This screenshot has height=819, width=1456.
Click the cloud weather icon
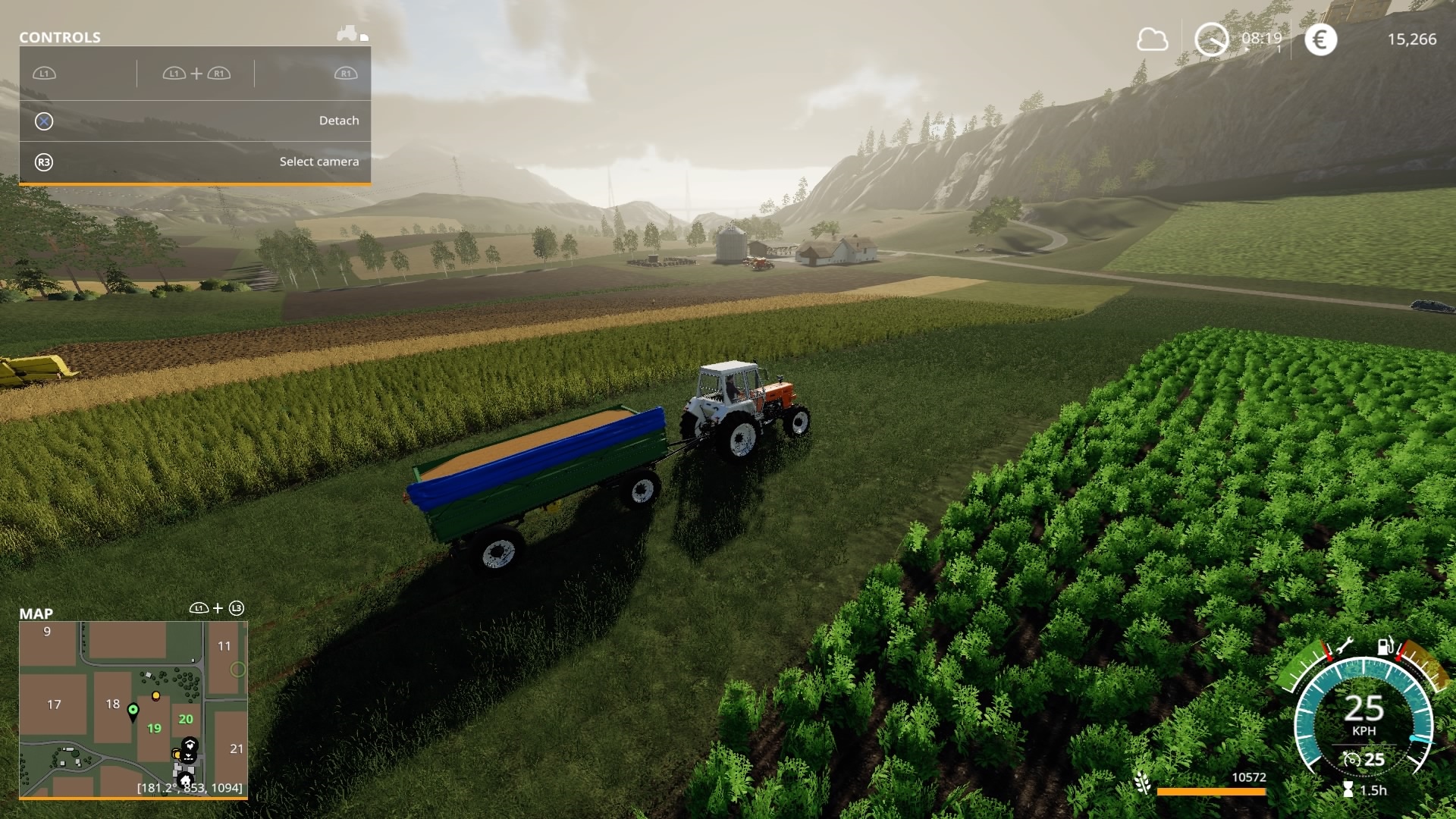coord(1152,39)
